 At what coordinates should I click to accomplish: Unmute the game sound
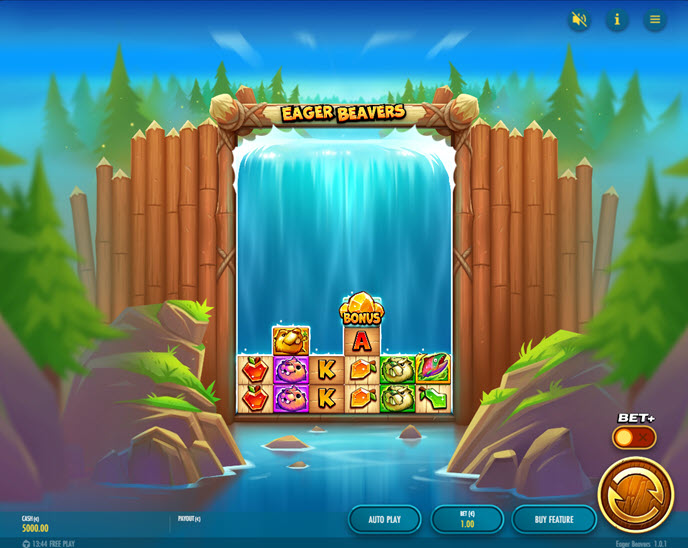579,19
